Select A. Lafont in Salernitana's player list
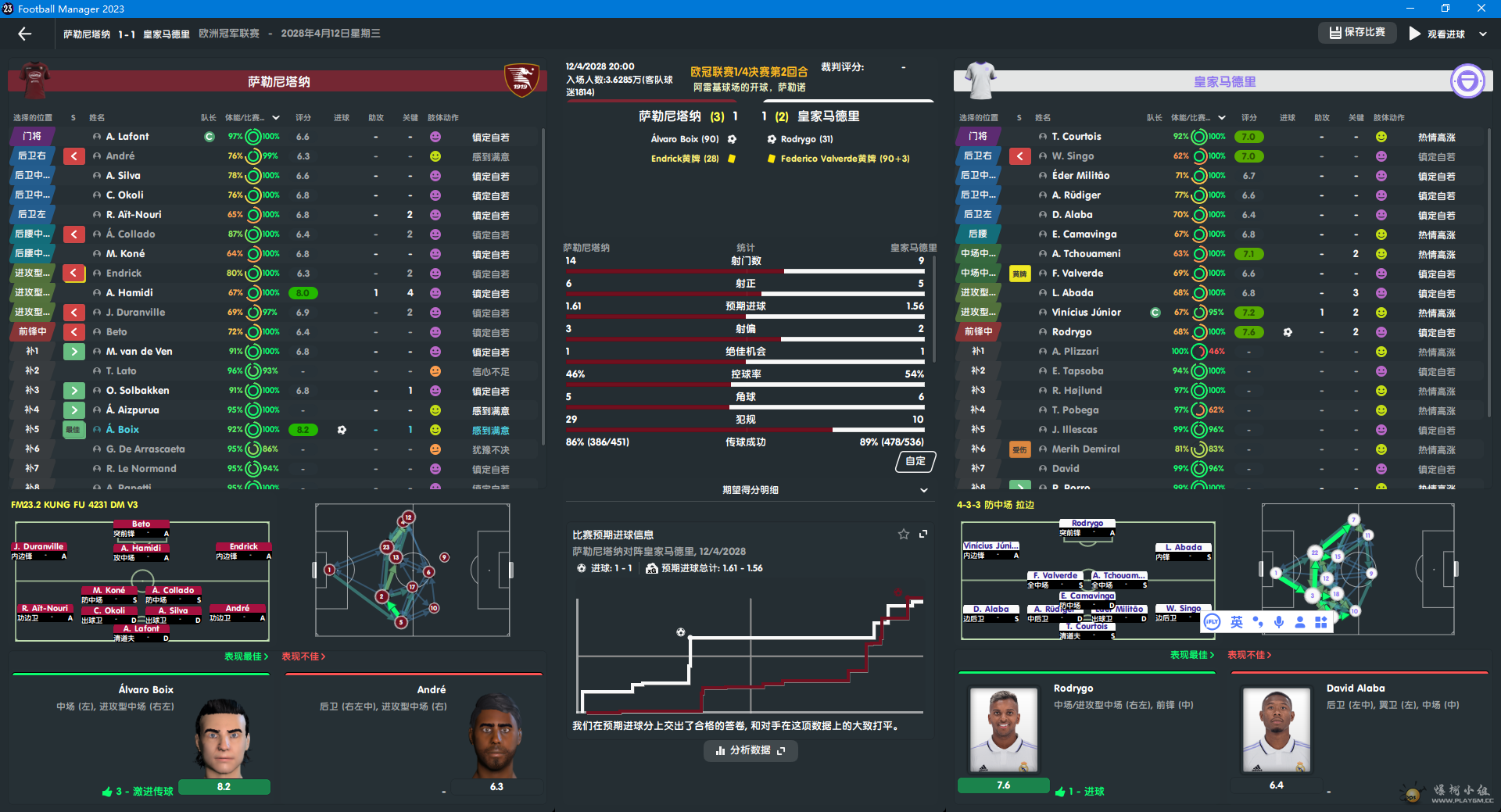The image size is (1501, 812). (x=127, y=137)
